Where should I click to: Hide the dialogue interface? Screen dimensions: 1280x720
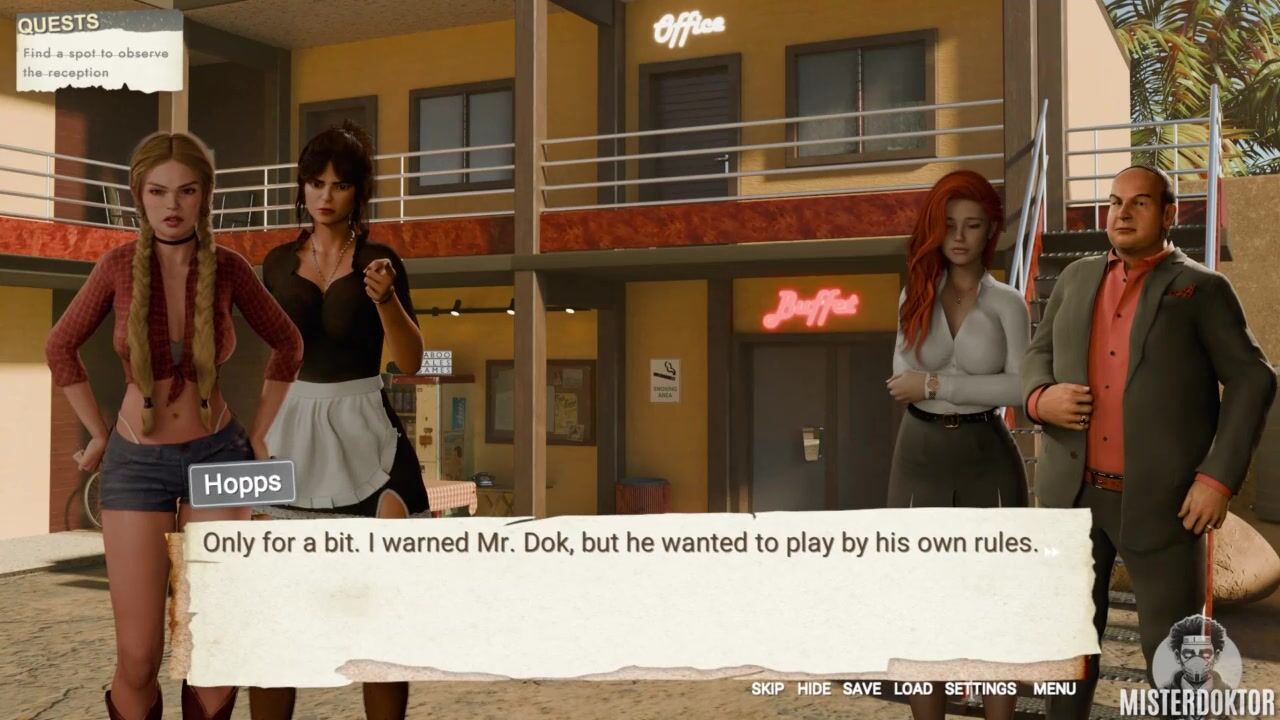tap(813, 689)
